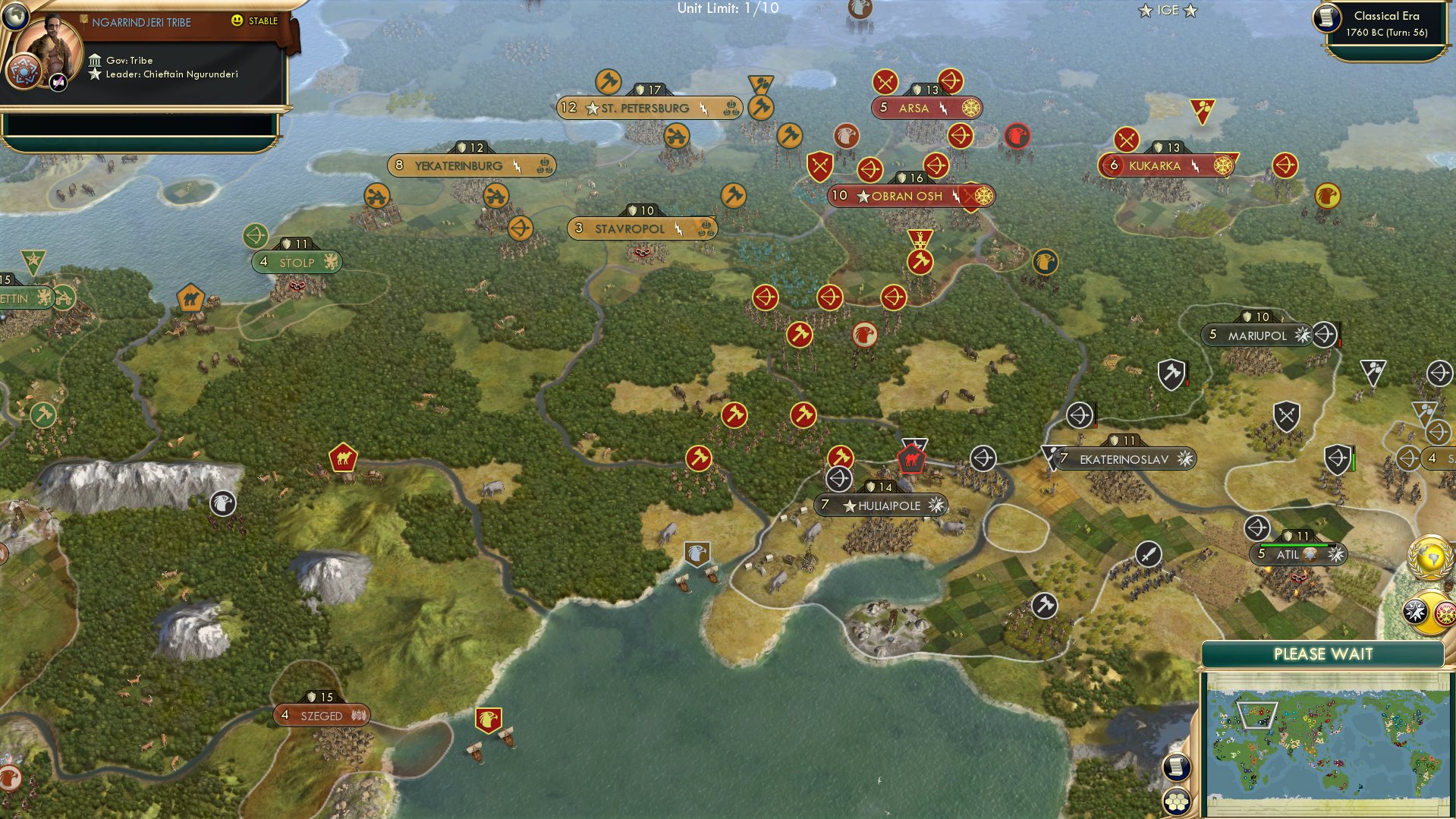Click the small scroll-and-quill icon on the portrait
Viewport: 1456px width, 819px height.
pyautogui.click(x=58, y=83)
